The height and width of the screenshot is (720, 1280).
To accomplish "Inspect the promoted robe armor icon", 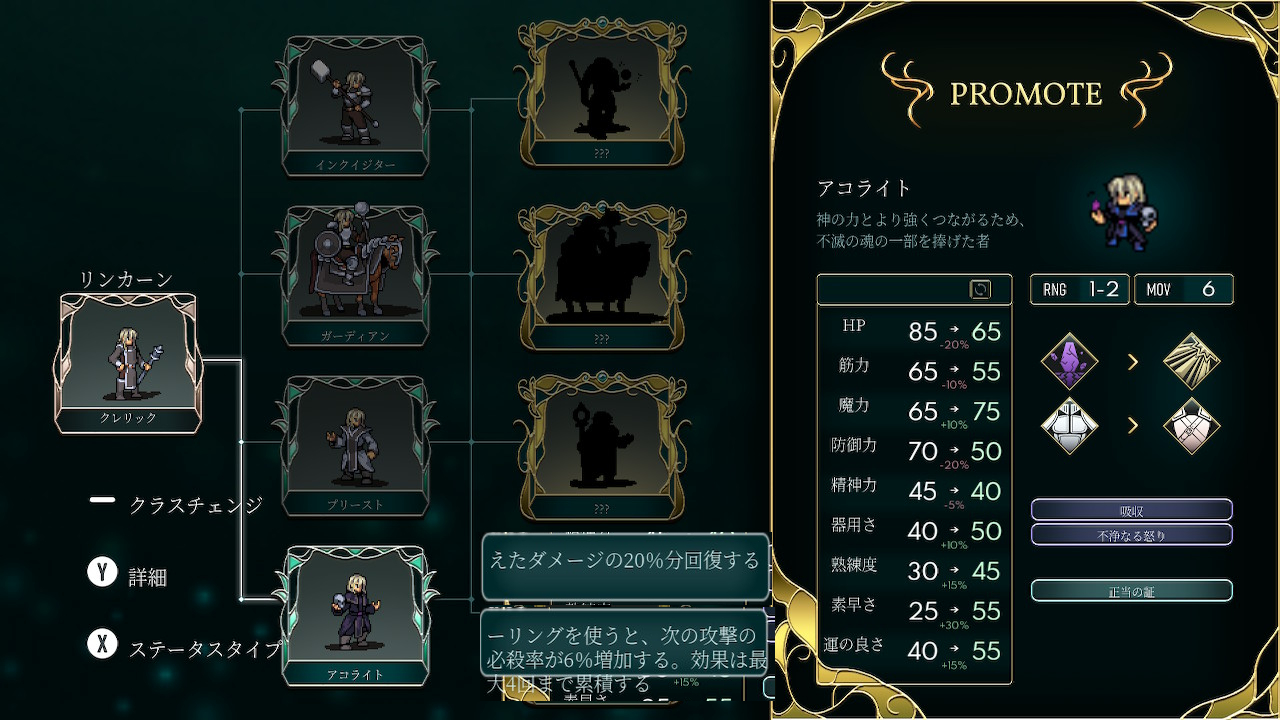I will (x=1192, y=426).
